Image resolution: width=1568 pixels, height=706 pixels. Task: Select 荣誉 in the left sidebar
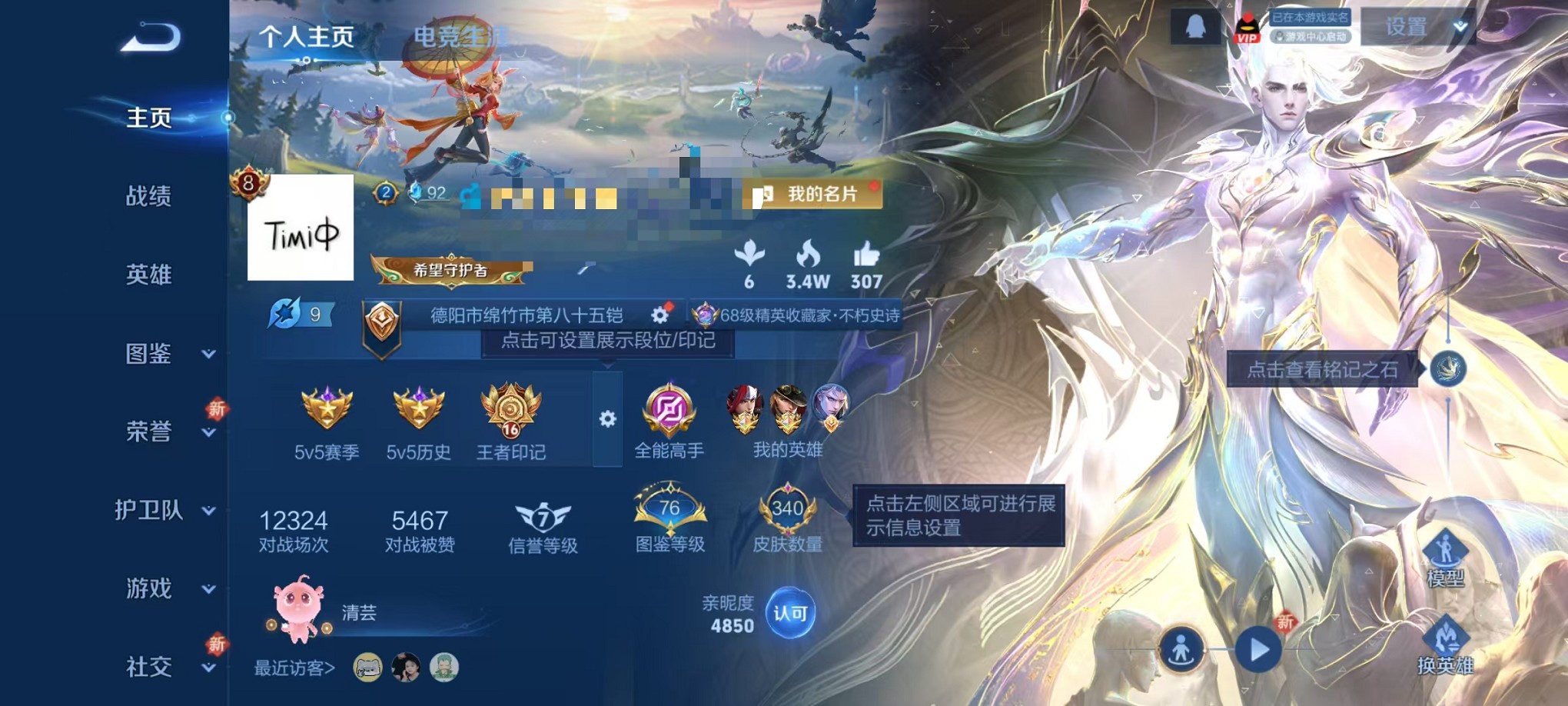tap(148, 433)
